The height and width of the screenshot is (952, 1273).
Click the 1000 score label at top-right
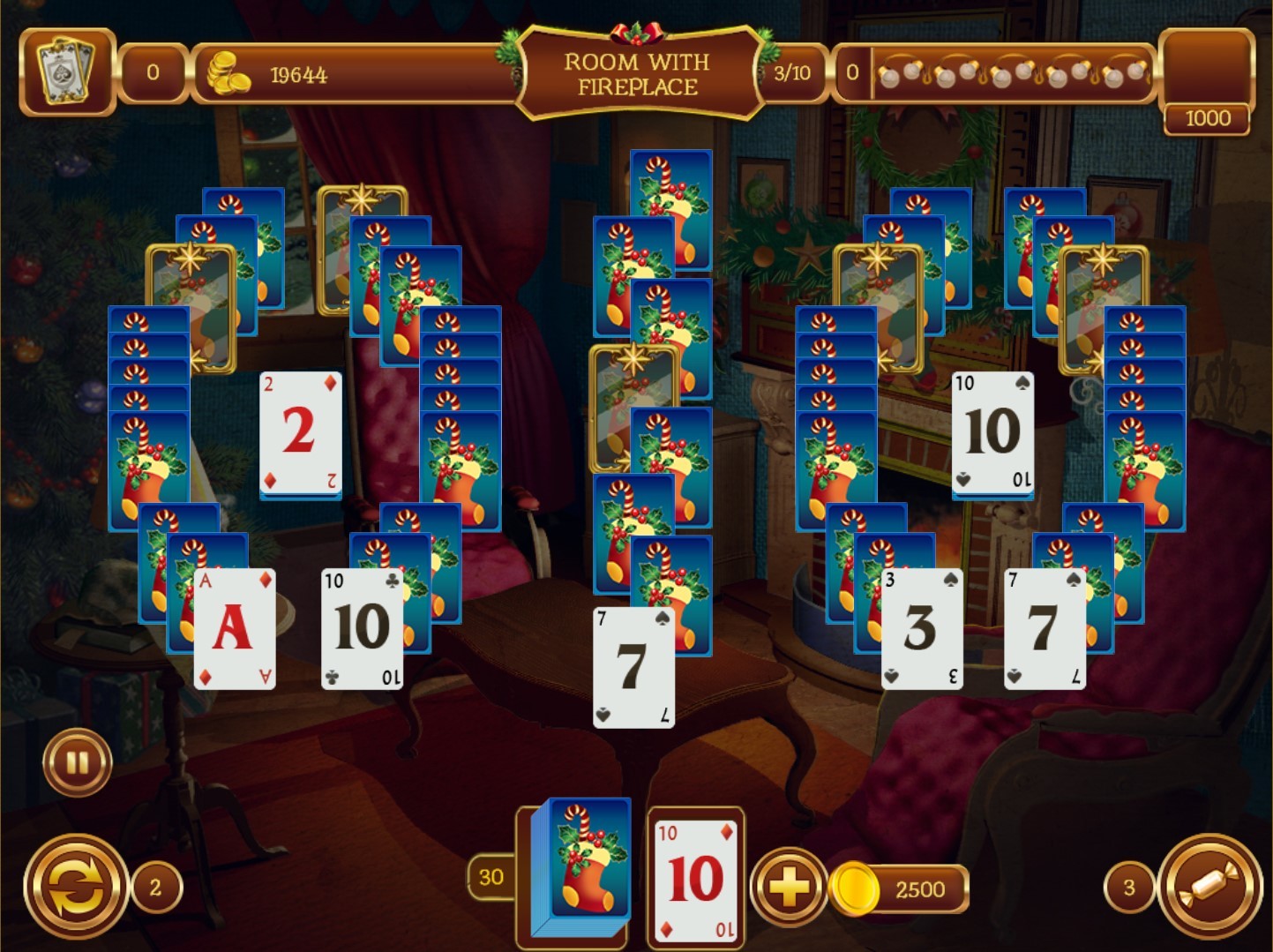(x=1208, y=119)
